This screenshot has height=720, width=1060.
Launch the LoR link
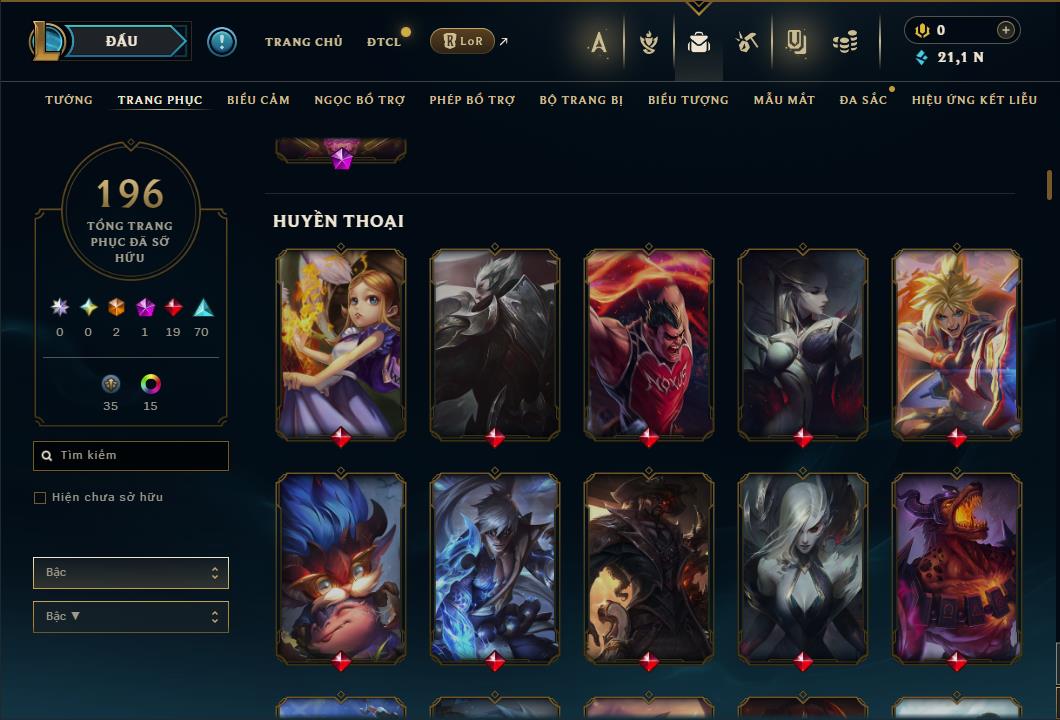462,41
